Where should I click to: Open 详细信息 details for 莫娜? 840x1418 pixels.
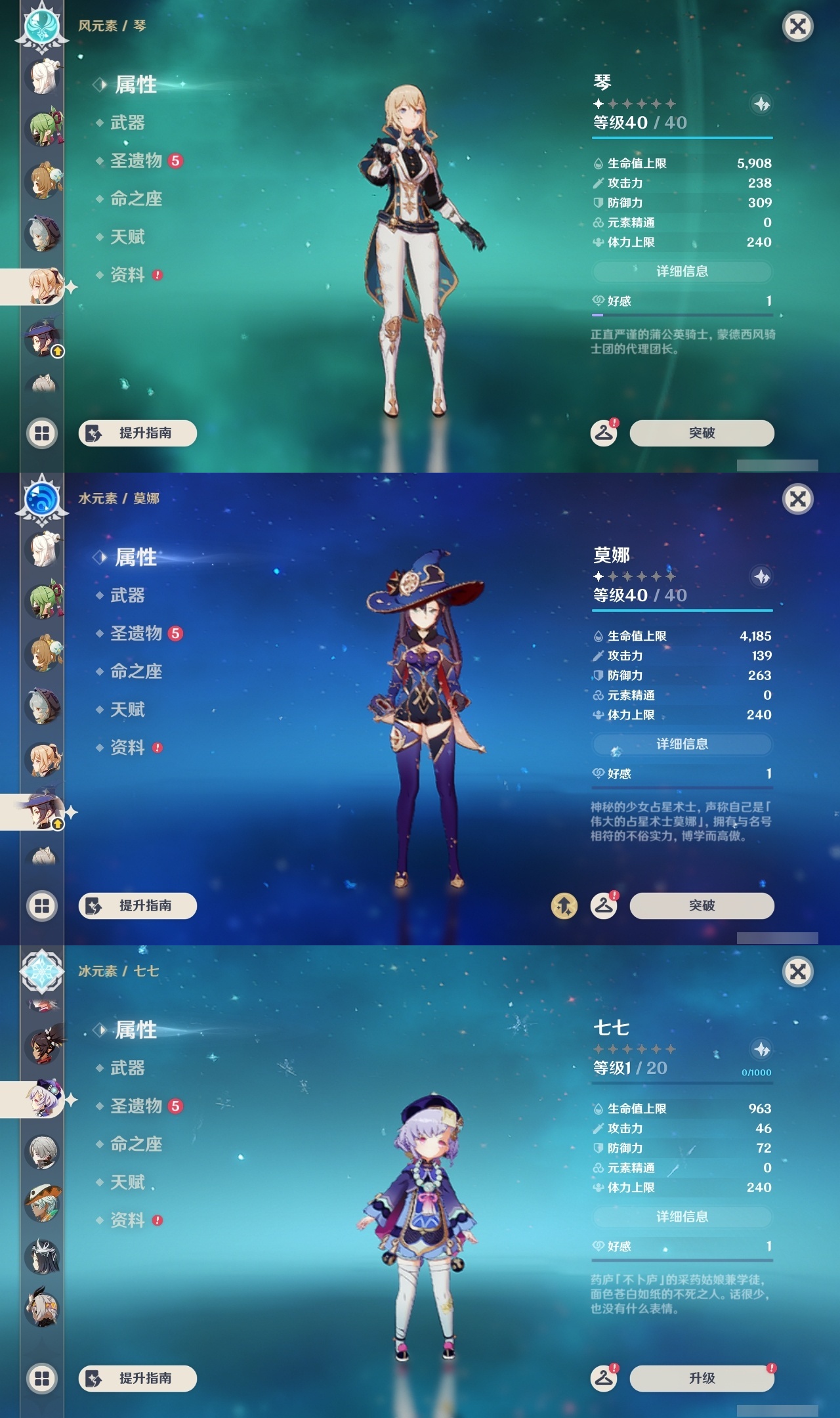(681, 744)
